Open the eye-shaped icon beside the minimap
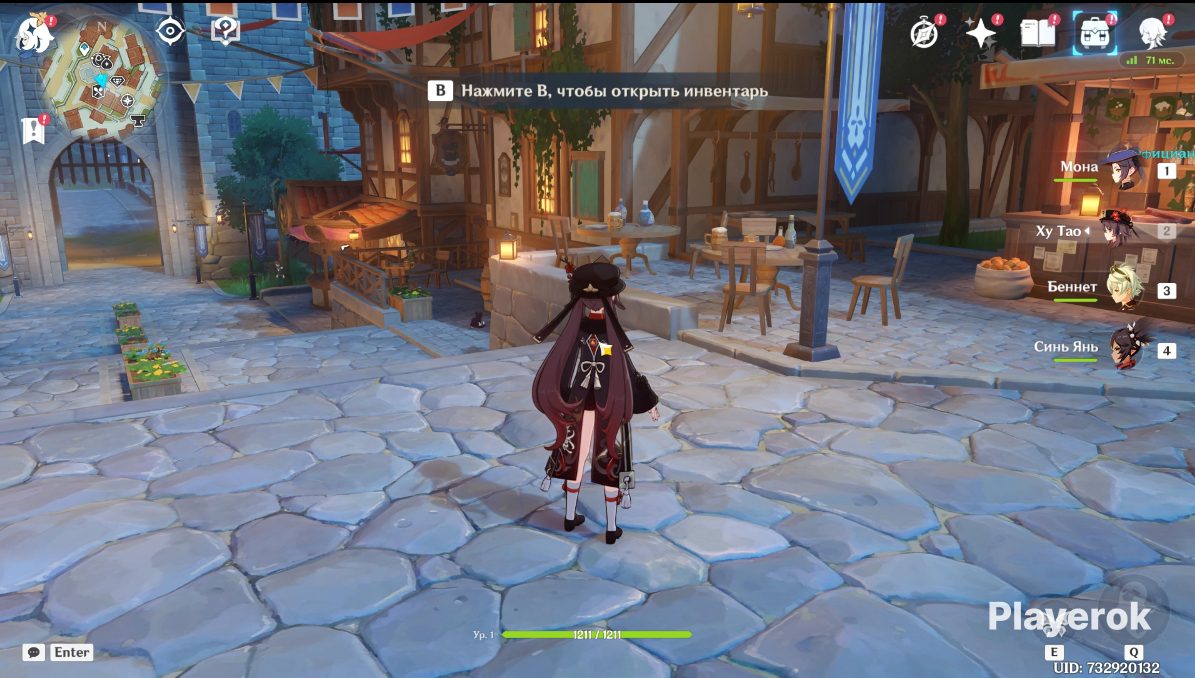The height and width of the screenshot is (678, 1195). 170,32
